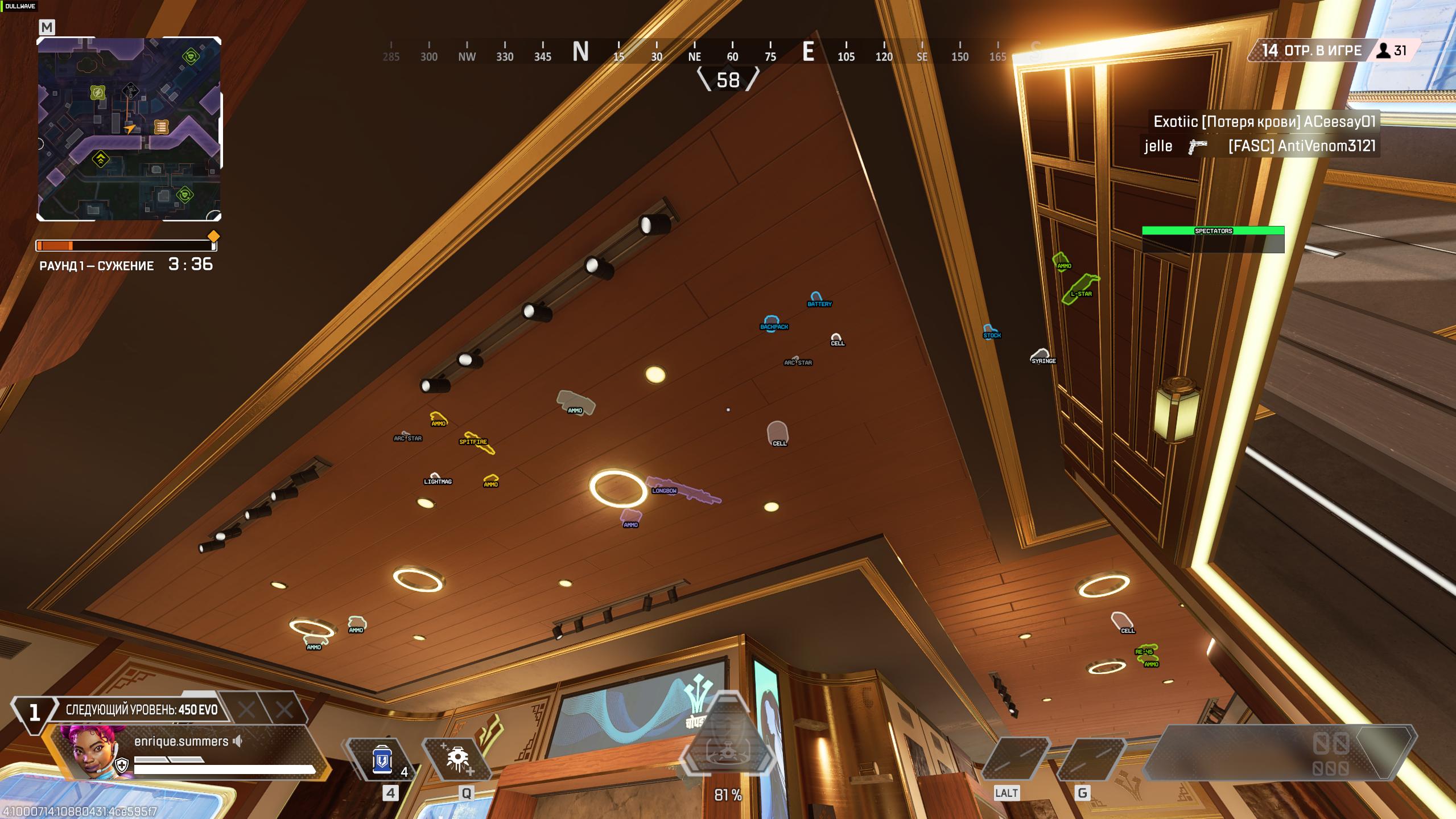
Task: Click the minimap in the corner
Action: click(x=129, y=129)
